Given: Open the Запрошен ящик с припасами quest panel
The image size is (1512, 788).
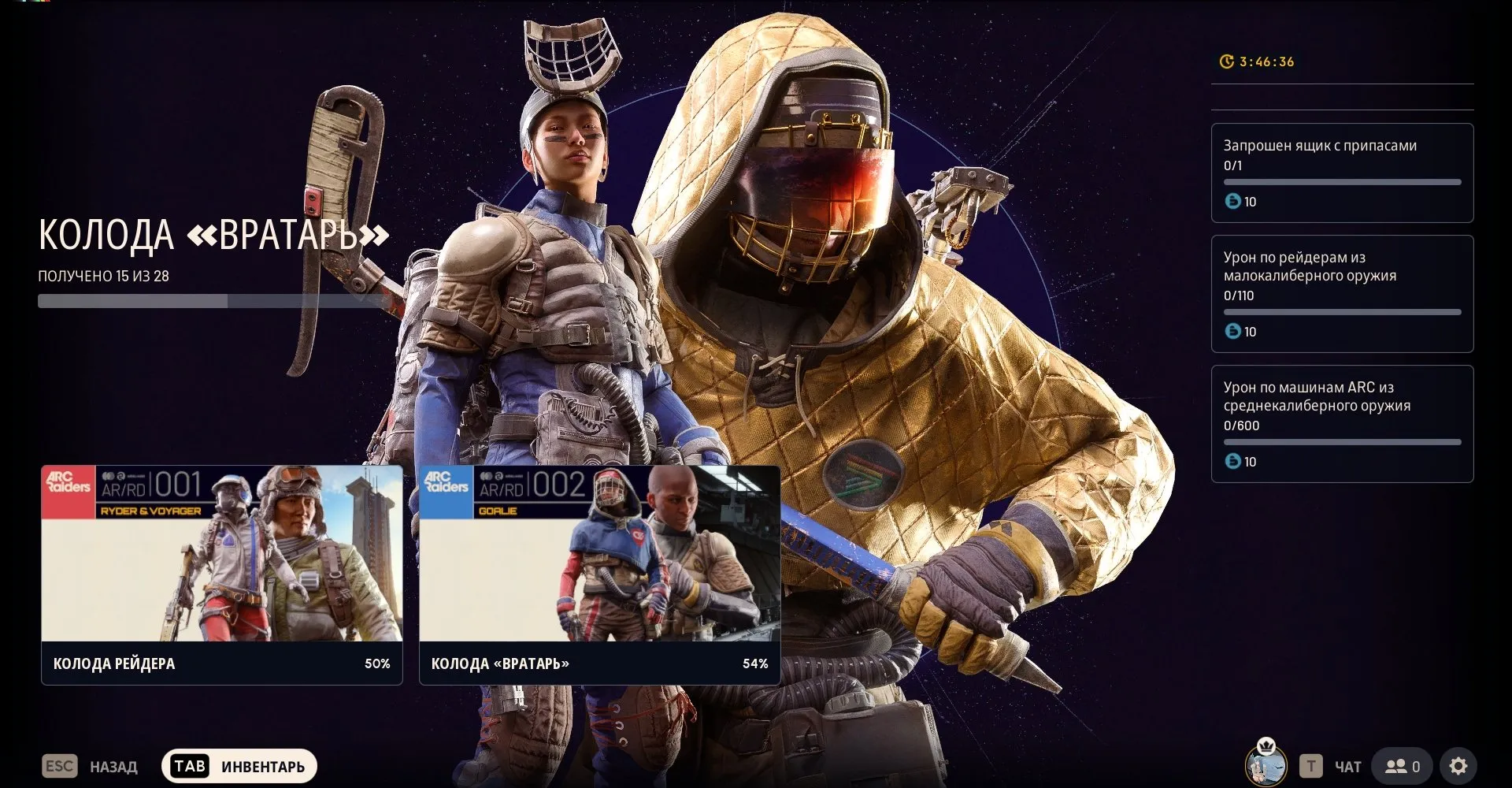Looking at the screenshot, I should [x=1342, y=172].
